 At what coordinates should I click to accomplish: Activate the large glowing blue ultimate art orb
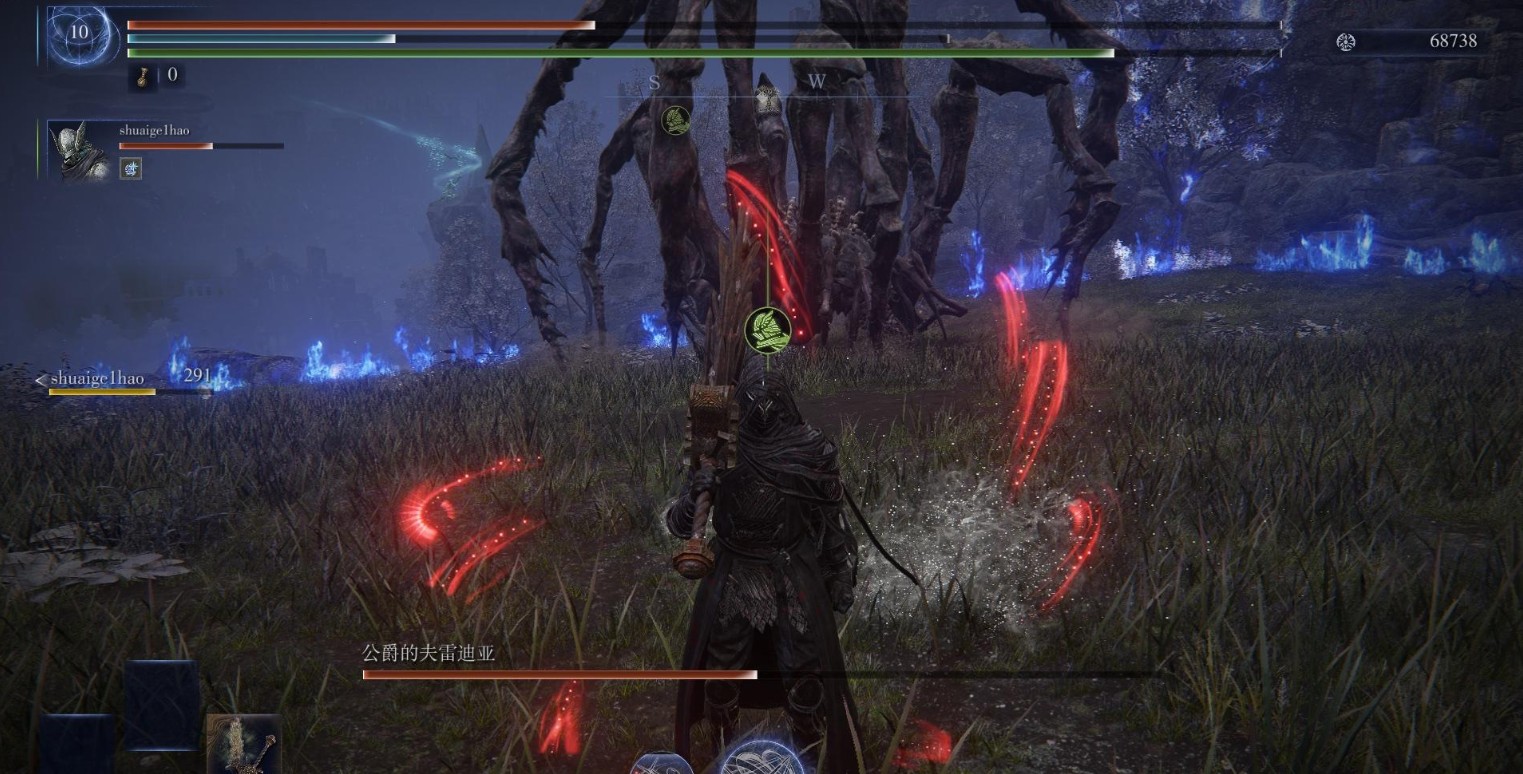(762, 760)
